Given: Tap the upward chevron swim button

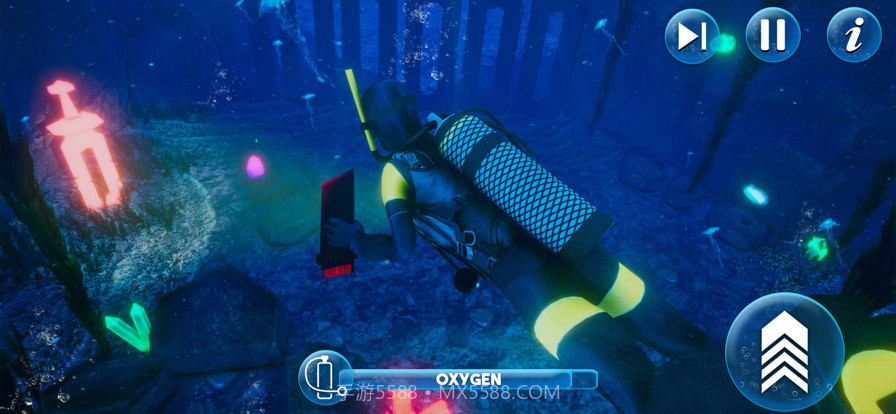Looking at the screenshot, I should coord(784,351).
